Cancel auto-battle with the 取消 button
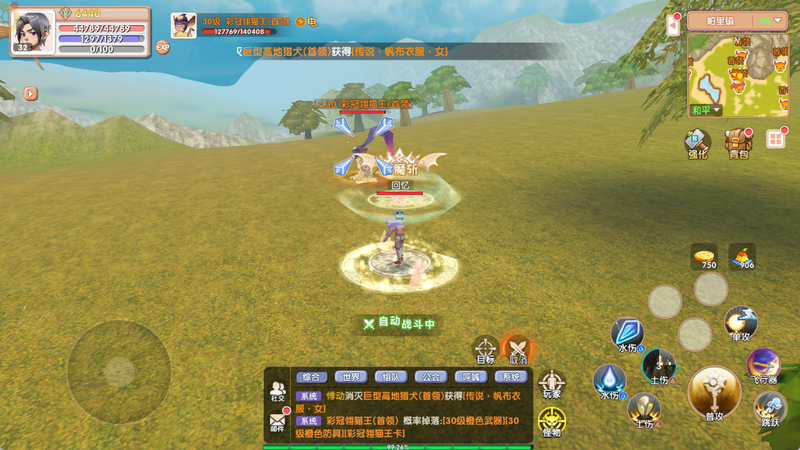This screenshot has width=800, height=450. coord(517,349)
